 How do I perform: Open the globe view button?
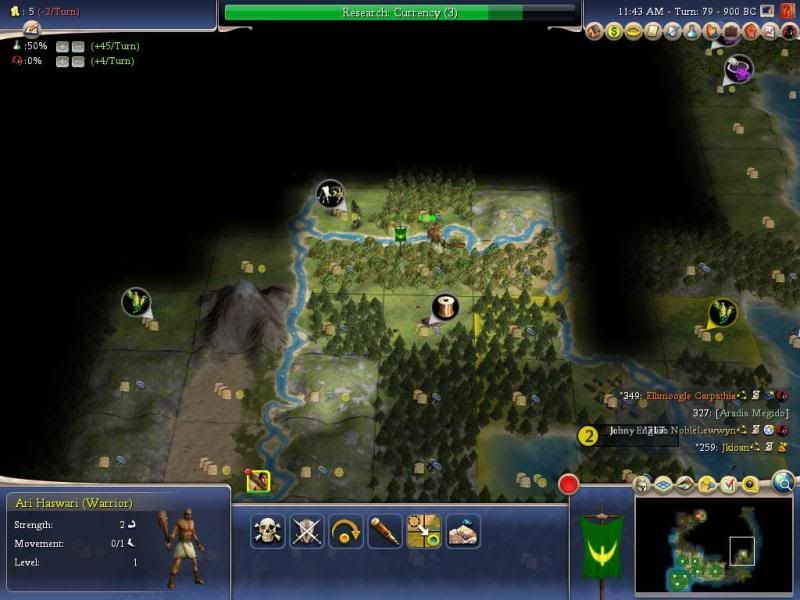coord(784,483)
